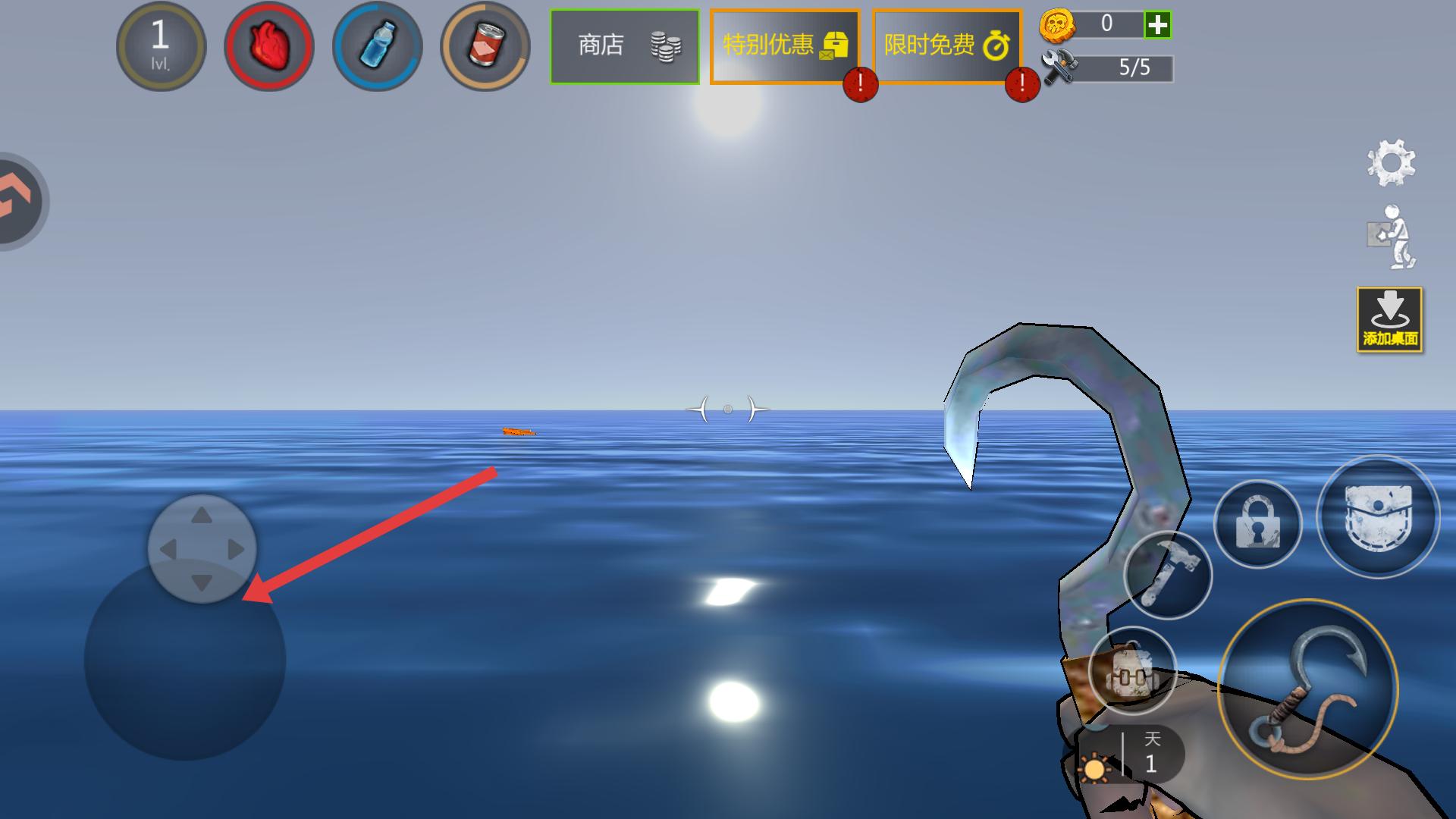
Task: Tap the red heart health icon
Action: coord(269,46)
